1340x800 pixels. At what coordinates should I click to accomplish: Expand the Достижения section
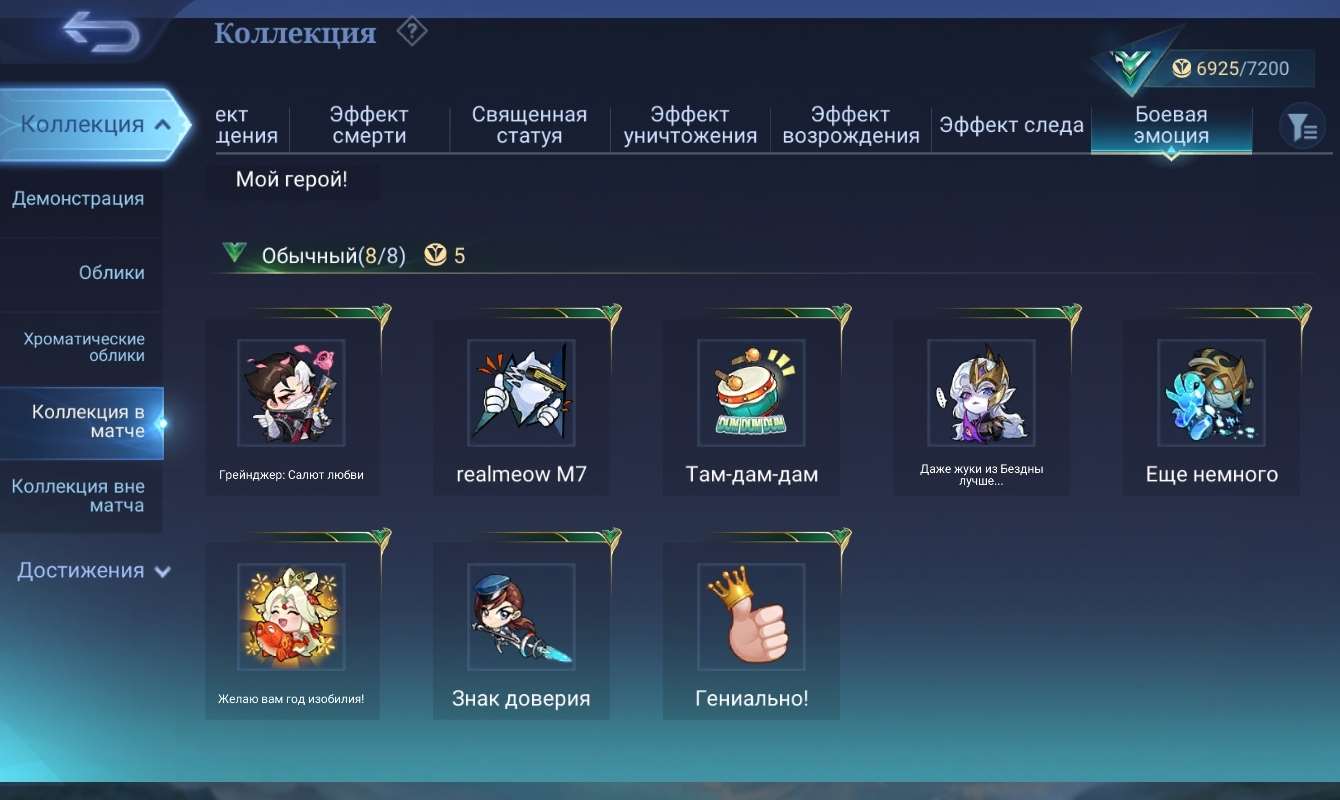pyautogui.click(x=91, y=570)
